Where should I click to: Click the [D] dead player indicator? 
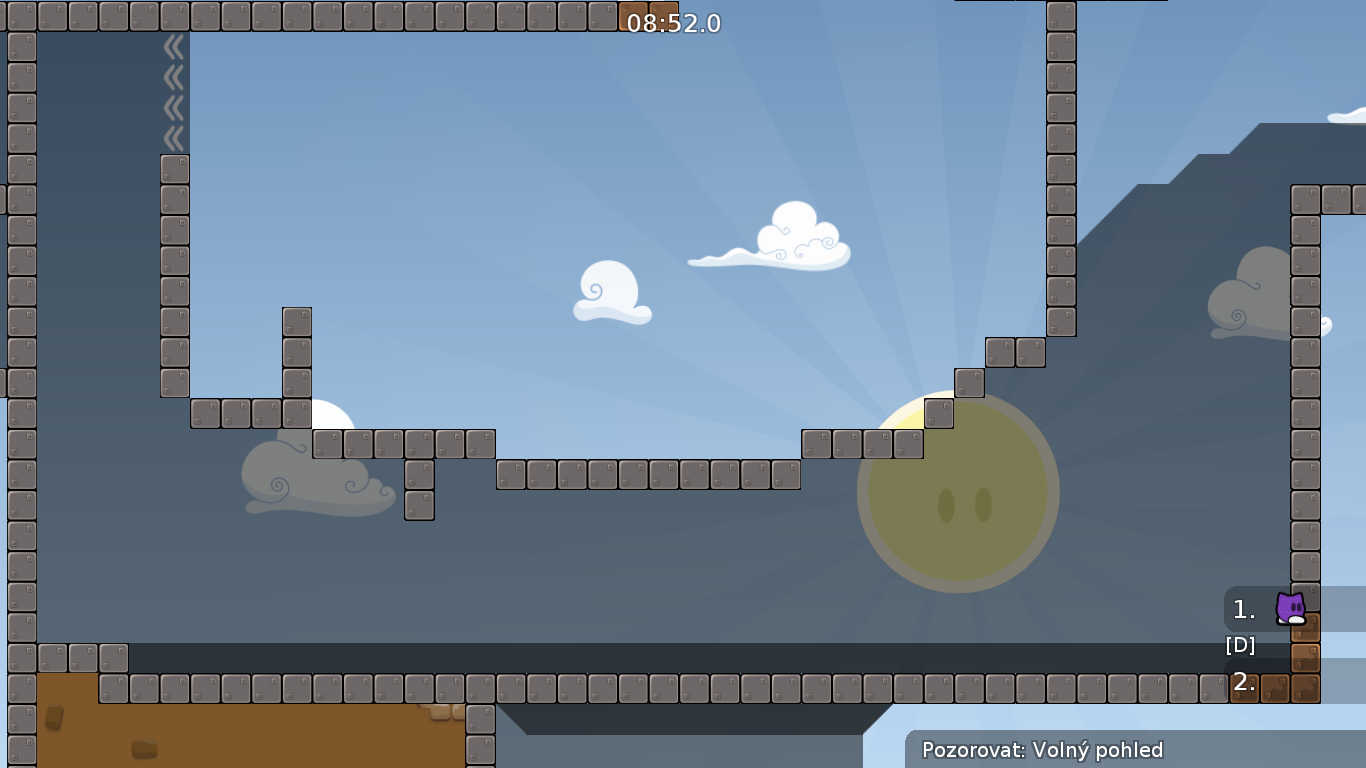[1240, 645]
